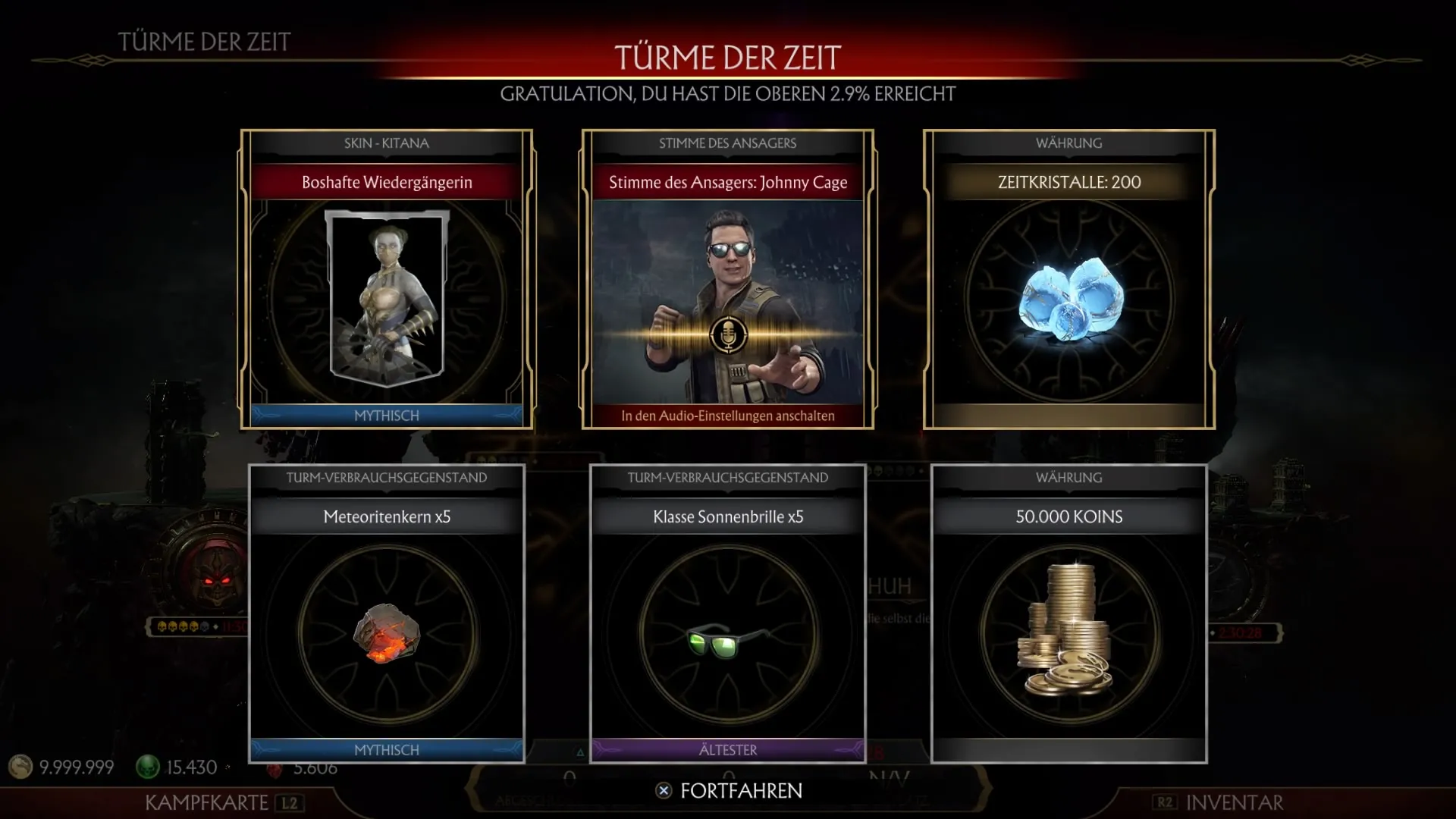The width and height of the screenshot is (1456, 819).
Task: Continue with the Fortfahren button
Action: click(729, 791)
